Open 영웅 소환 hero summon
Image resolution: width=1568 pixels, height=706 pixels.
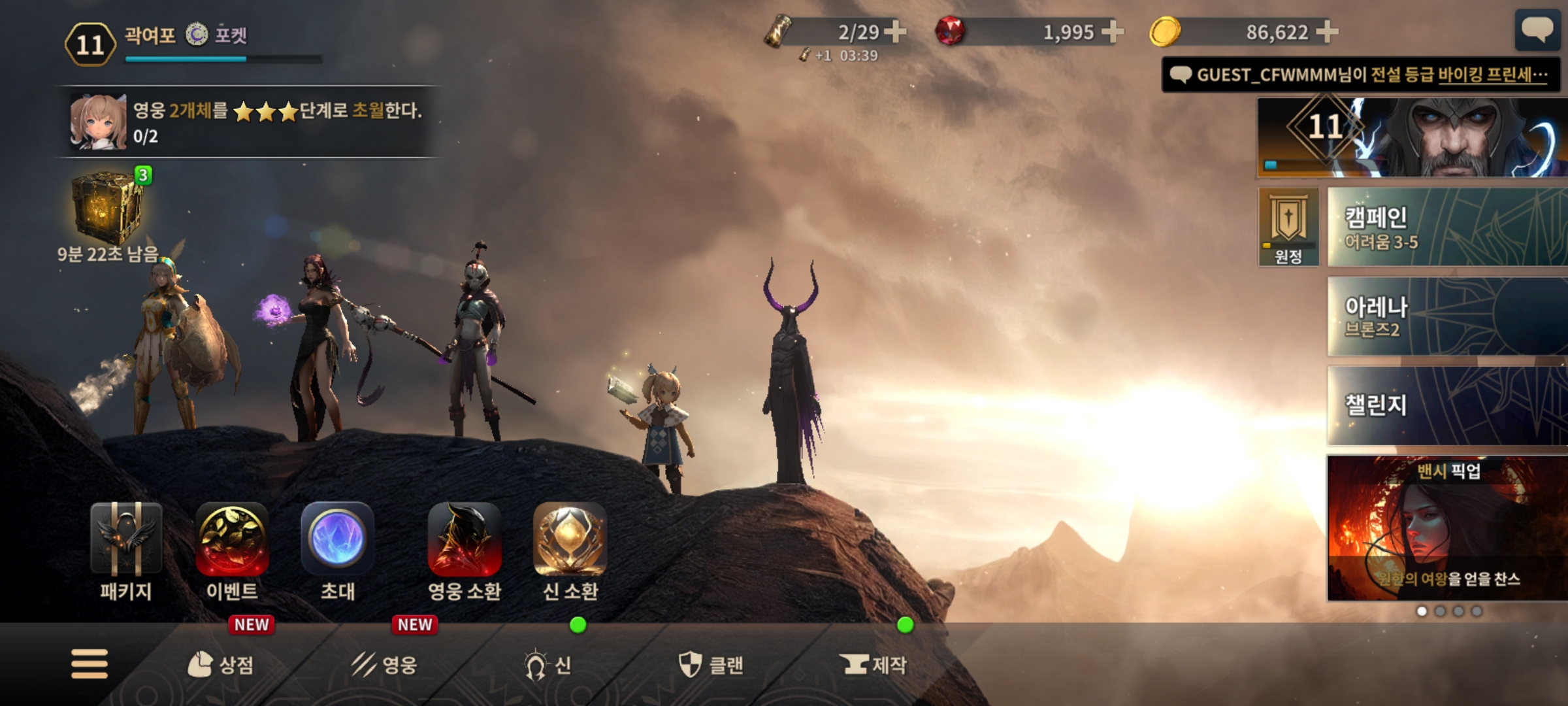[465, 550]
